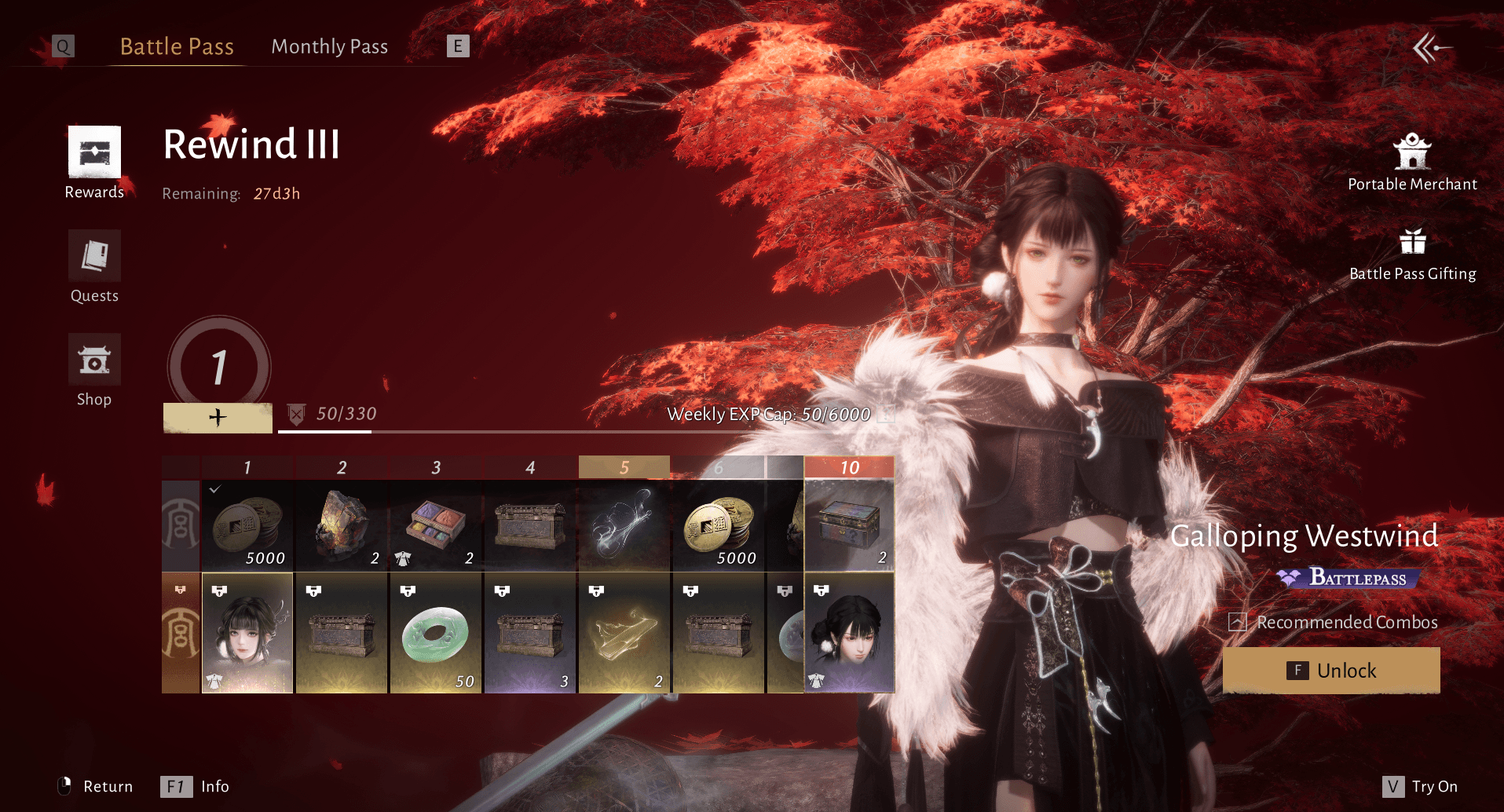
Task: Select the Battle Pass tab
Action: (x=177, y=47)
